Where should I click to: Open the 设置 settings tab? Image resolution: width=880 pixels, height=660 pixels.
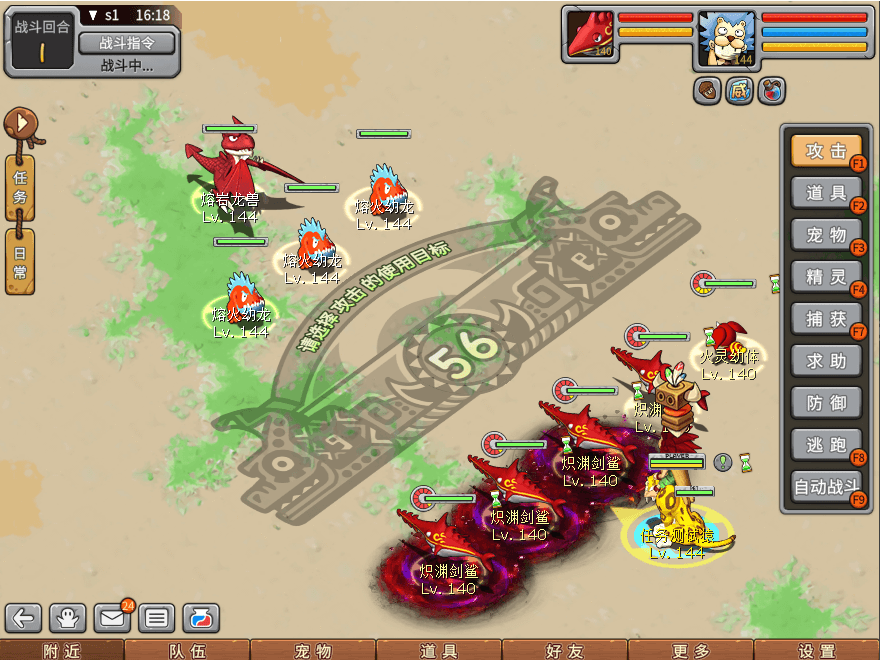[x=817, y=651]
